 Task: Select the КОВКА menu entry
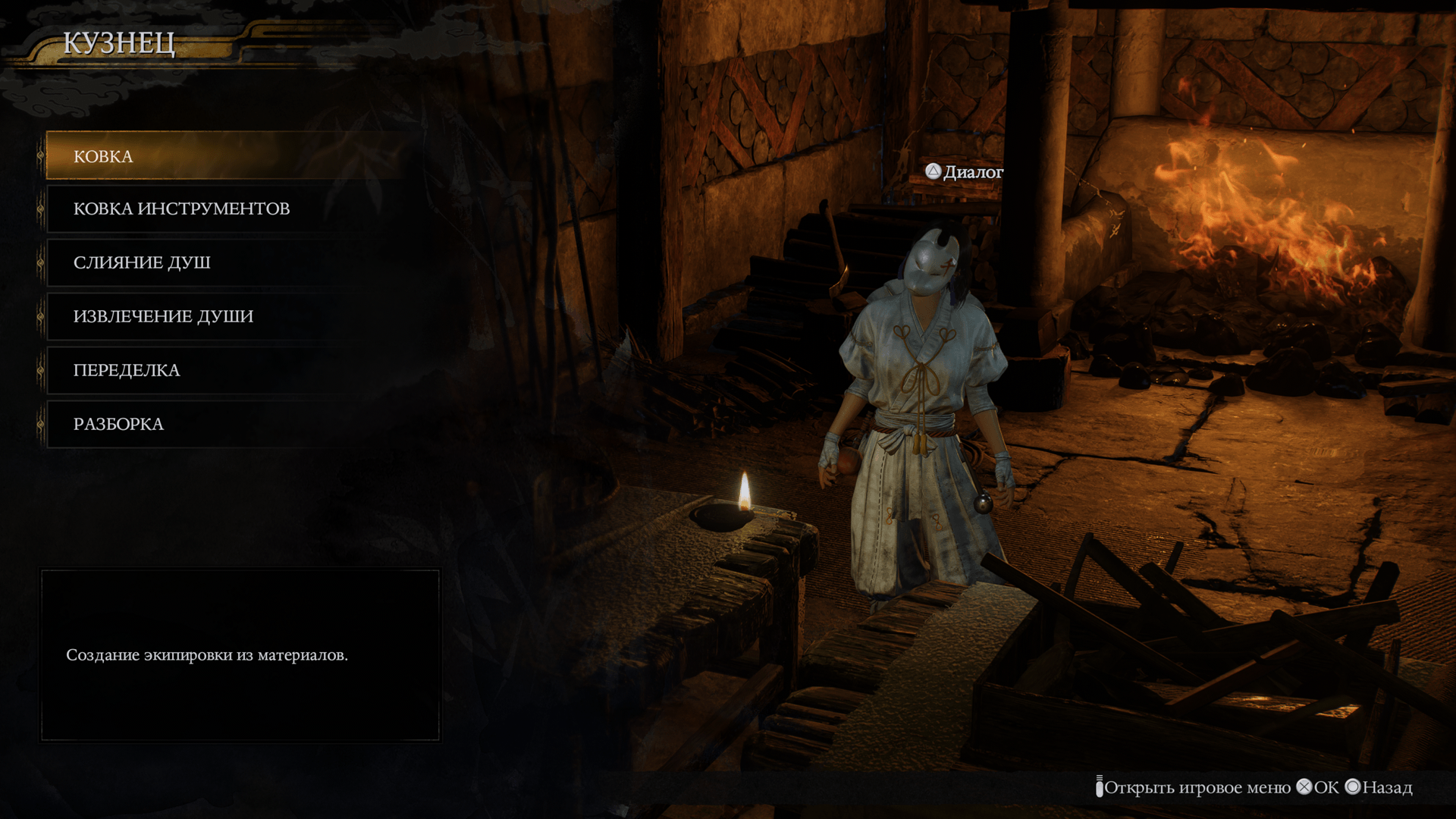[103, 156]
